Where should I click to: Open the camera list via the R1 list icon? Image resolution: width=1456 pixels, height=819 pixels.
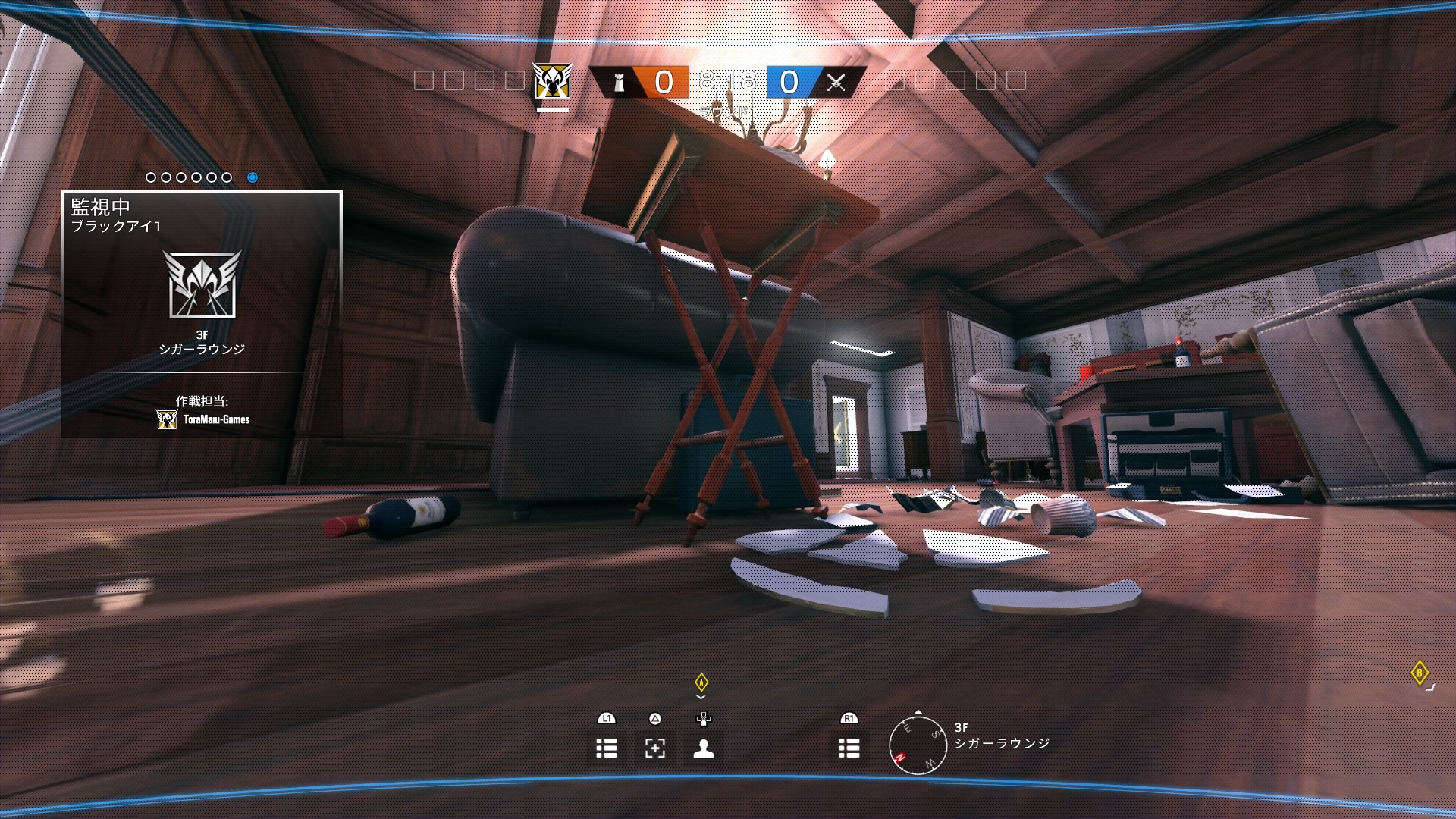(849, 748)
